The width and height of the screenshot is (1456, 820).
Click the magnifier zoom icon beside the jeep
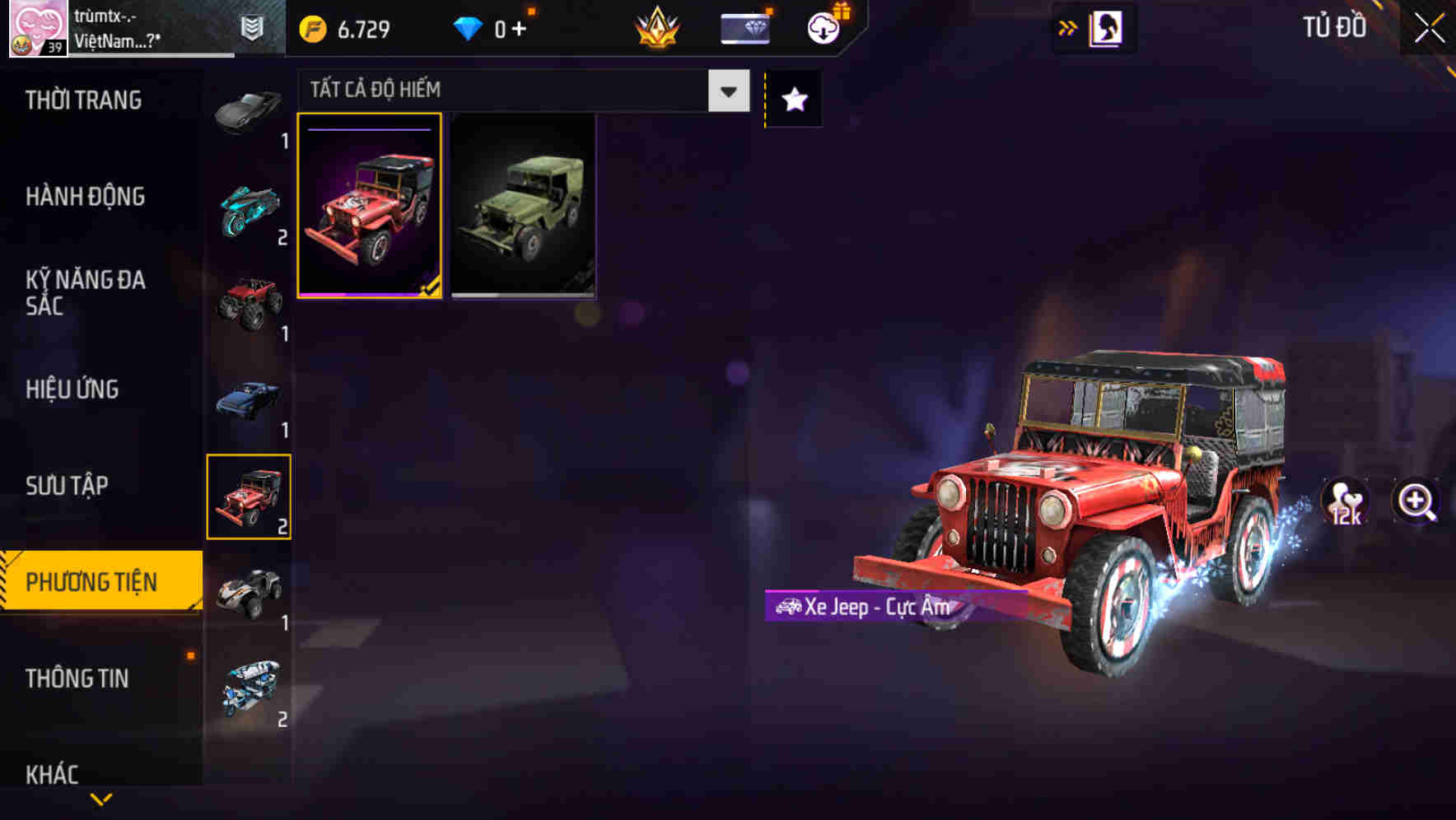tap(1415, 501)
